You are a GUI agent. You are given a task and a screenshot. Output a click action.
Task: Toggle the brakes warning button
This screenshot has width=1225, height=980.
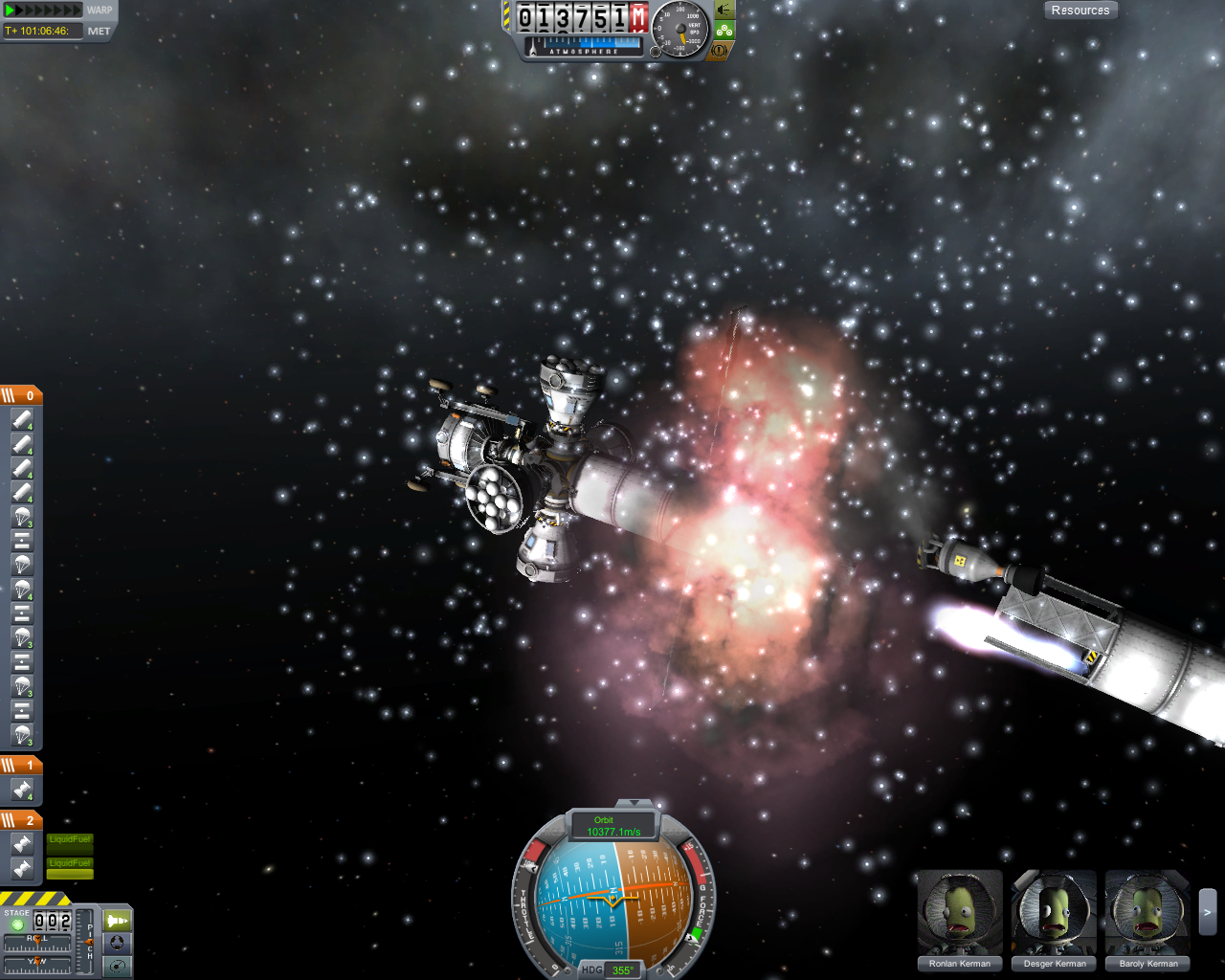[720, 49]
